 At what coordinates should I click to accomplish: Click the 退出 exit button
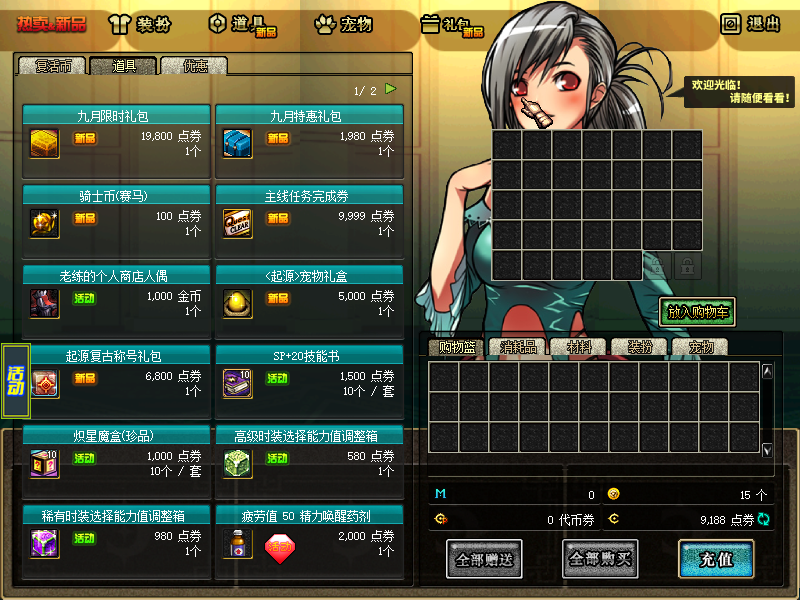click(x=751, y=24)
